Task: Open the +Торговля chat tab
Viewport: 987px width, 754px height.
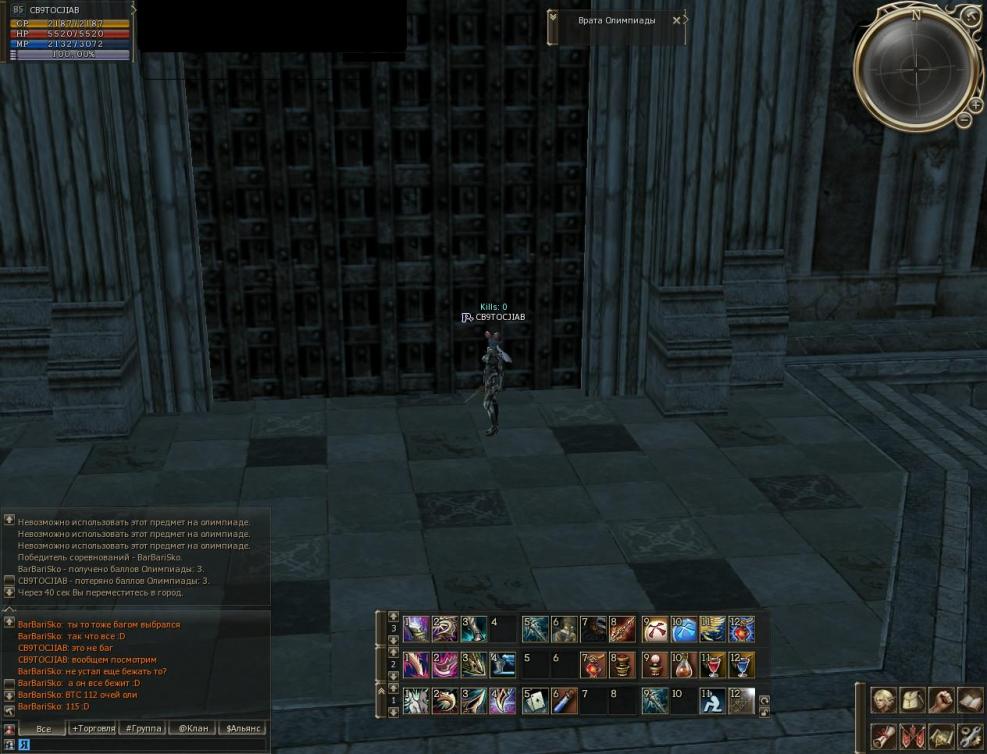Action: (x=93, y=728)
